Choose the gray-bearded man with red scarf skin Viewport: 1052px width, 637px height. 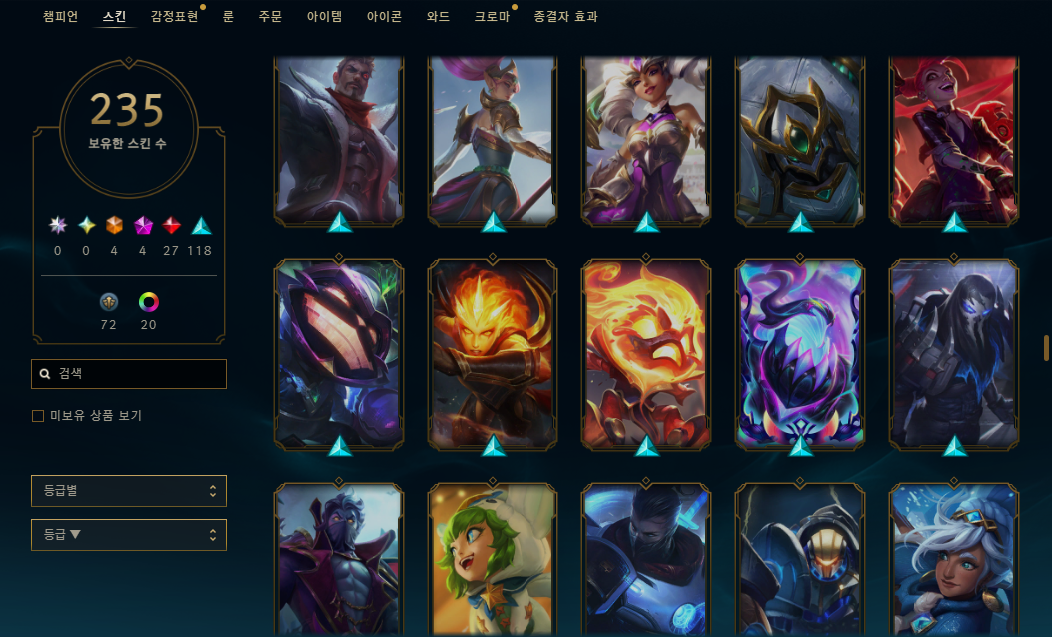point(339,138)
